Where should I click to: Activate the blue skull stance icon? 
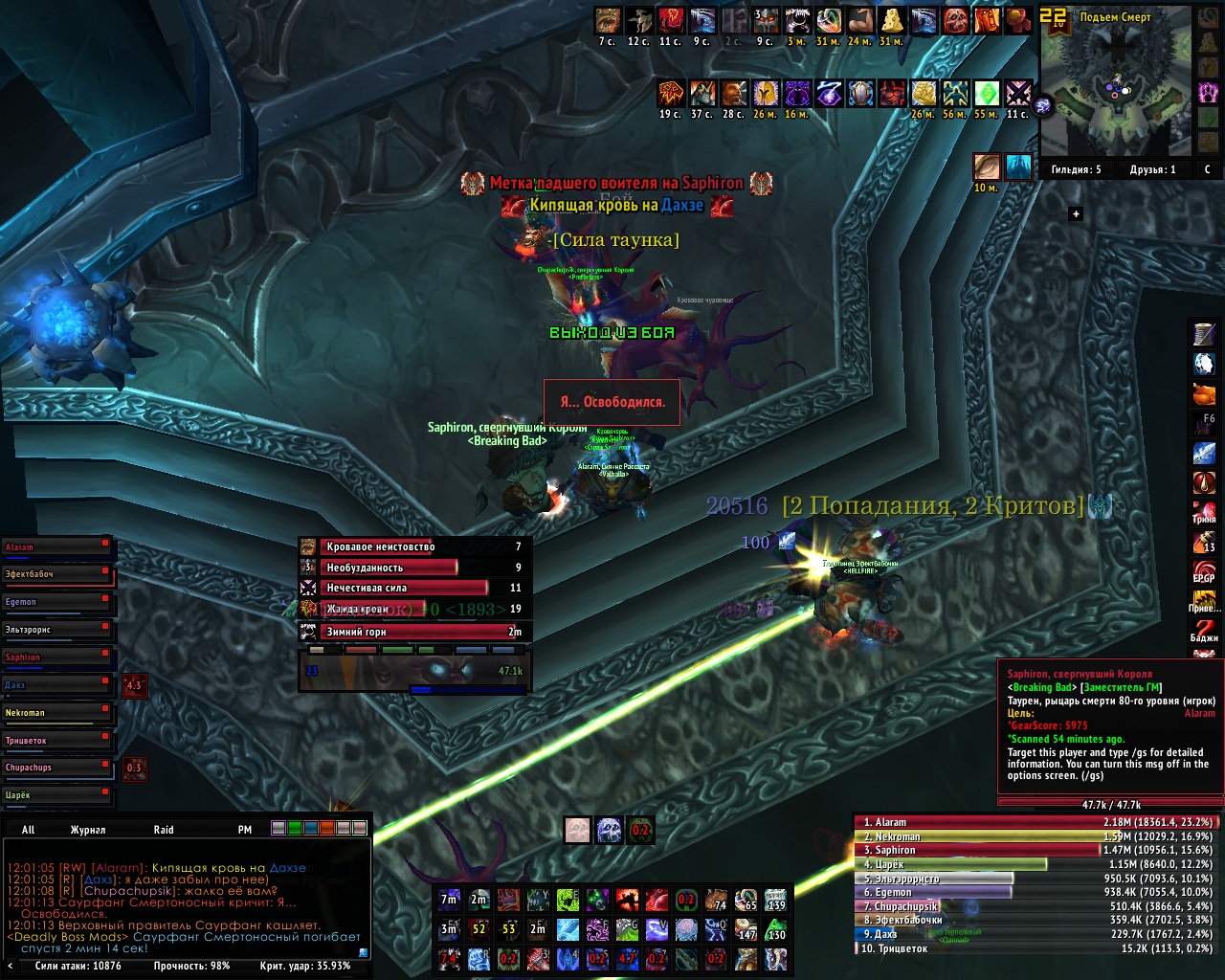610,831
